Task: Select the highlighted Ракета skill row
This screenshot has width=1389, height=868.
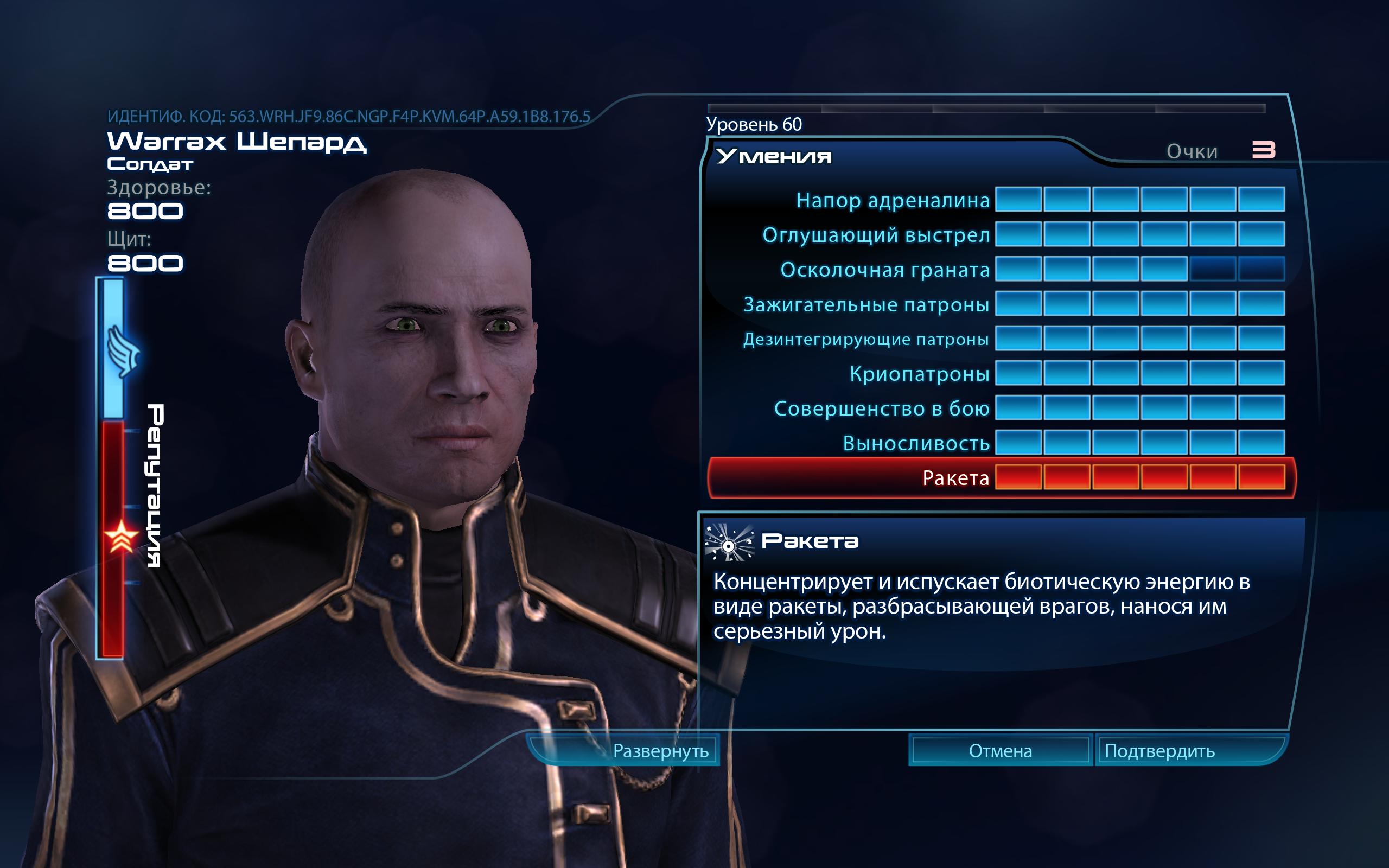Action: tap(955, 477)
